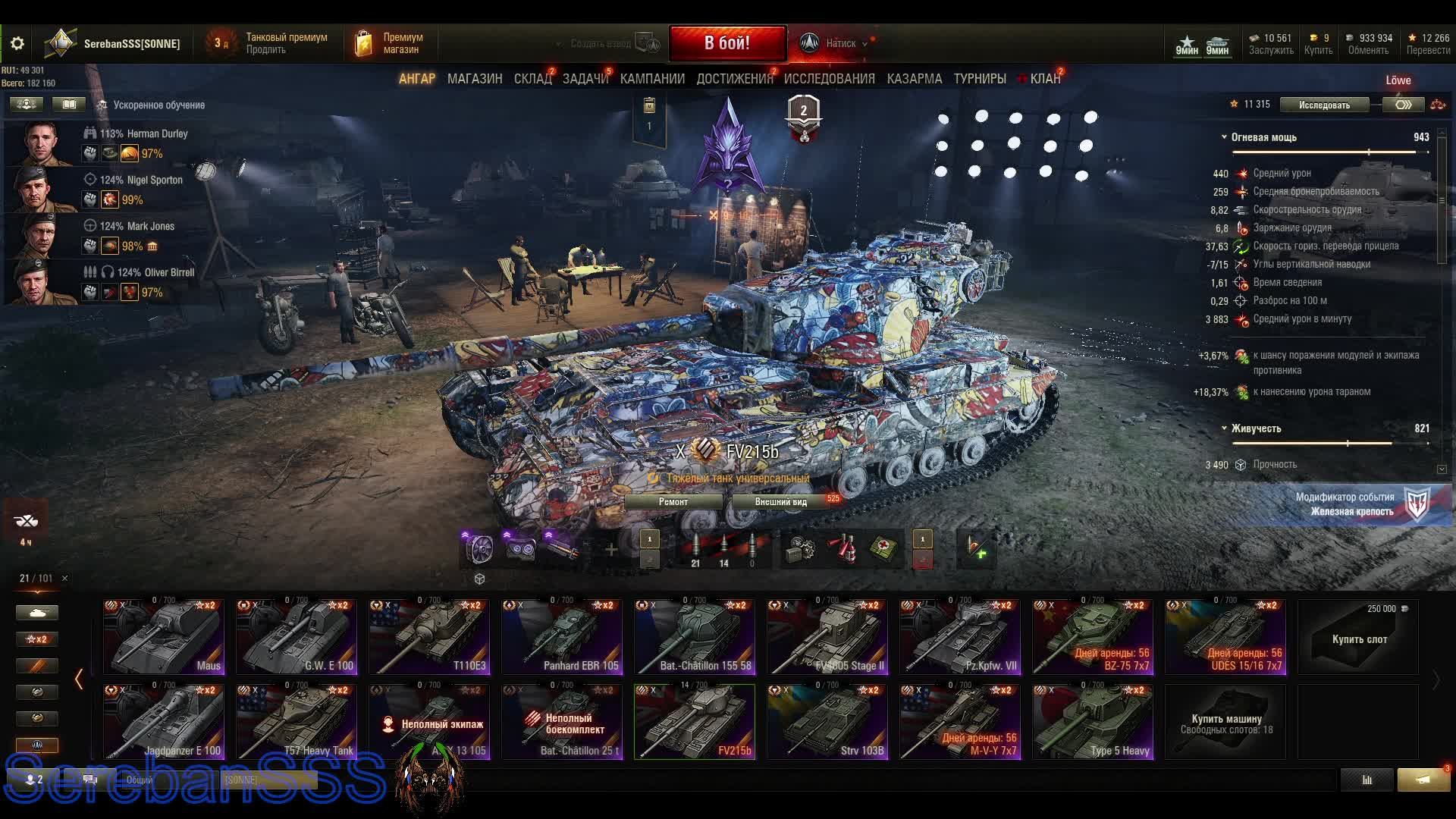Screen dimensions: 1456x819
Task: Start the battle with В бой! button
Action: [x=727, y=43]
